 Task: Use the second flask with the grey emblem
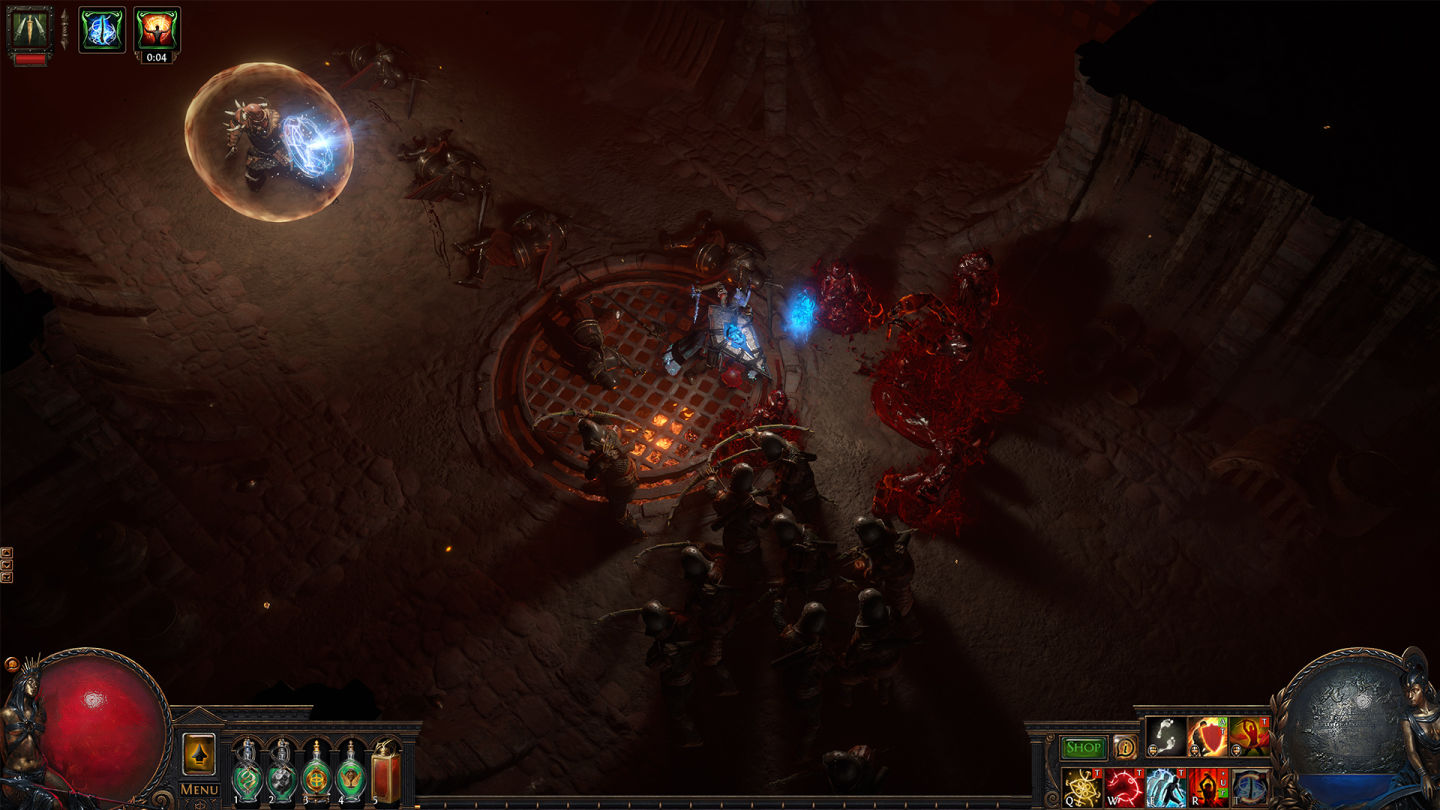pyautogui.click(x=281, y=777)
